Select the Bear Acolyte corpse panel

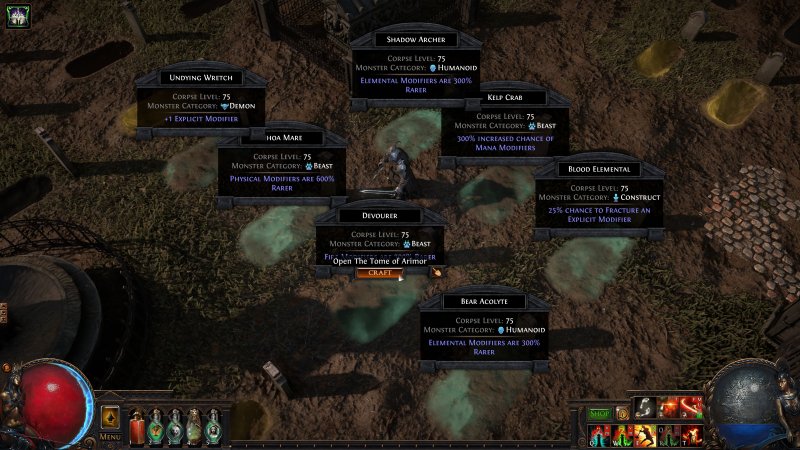[x=484, y=326]
